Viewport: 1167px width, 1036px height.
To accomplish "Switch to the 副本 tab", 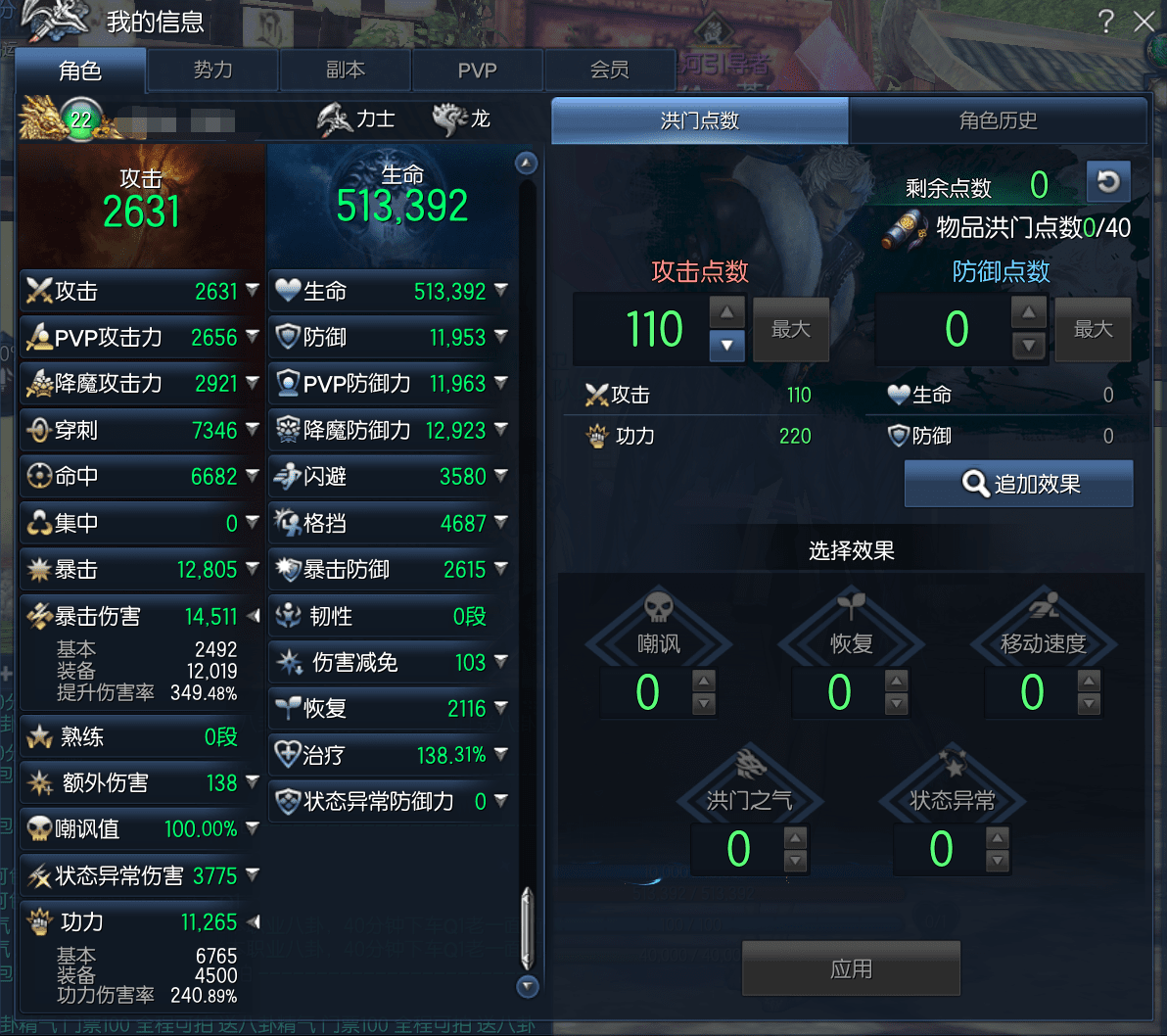I will coord(346,71).
